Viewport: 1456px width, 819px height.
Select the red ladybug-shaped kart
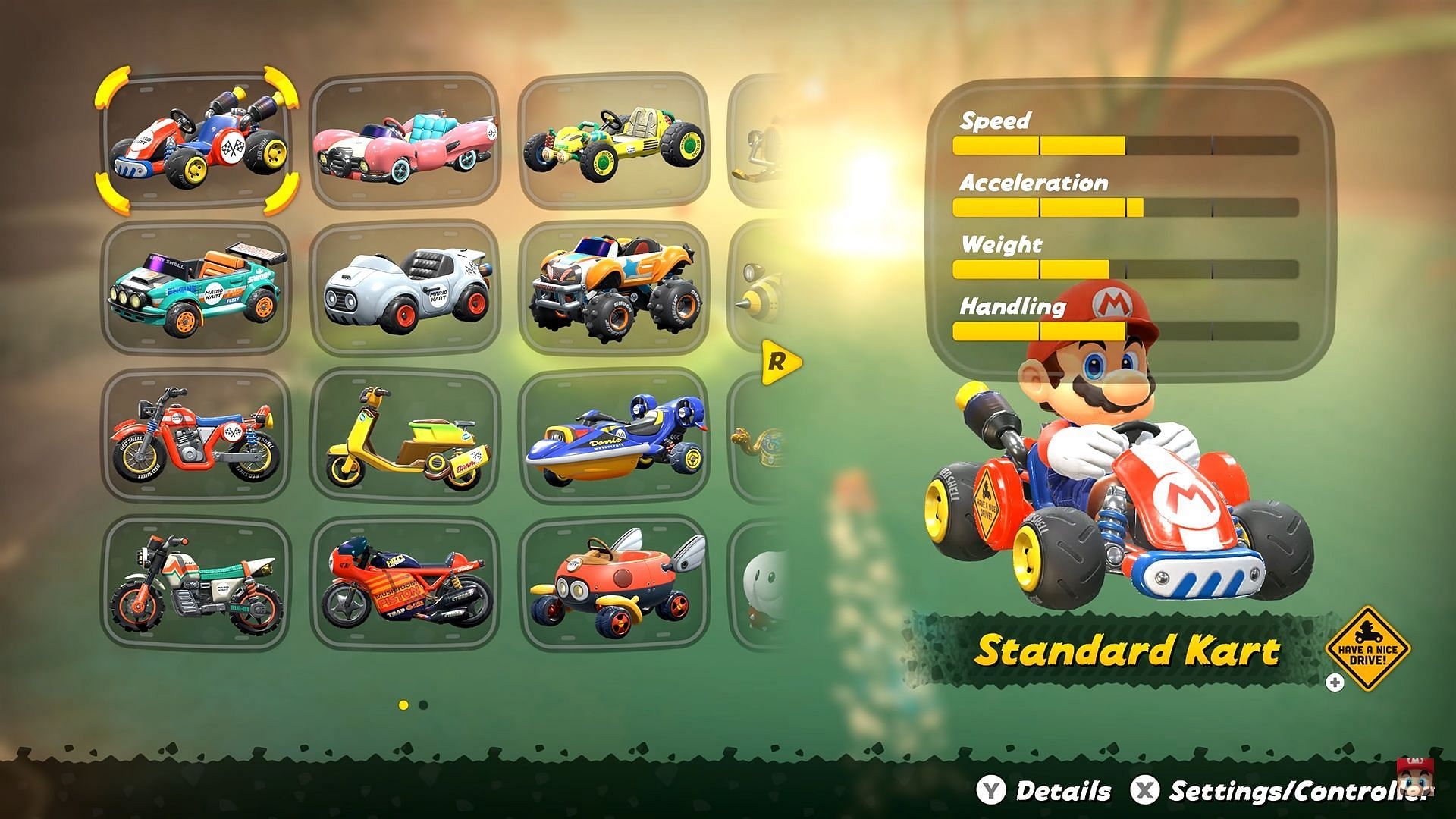(613, 584)
